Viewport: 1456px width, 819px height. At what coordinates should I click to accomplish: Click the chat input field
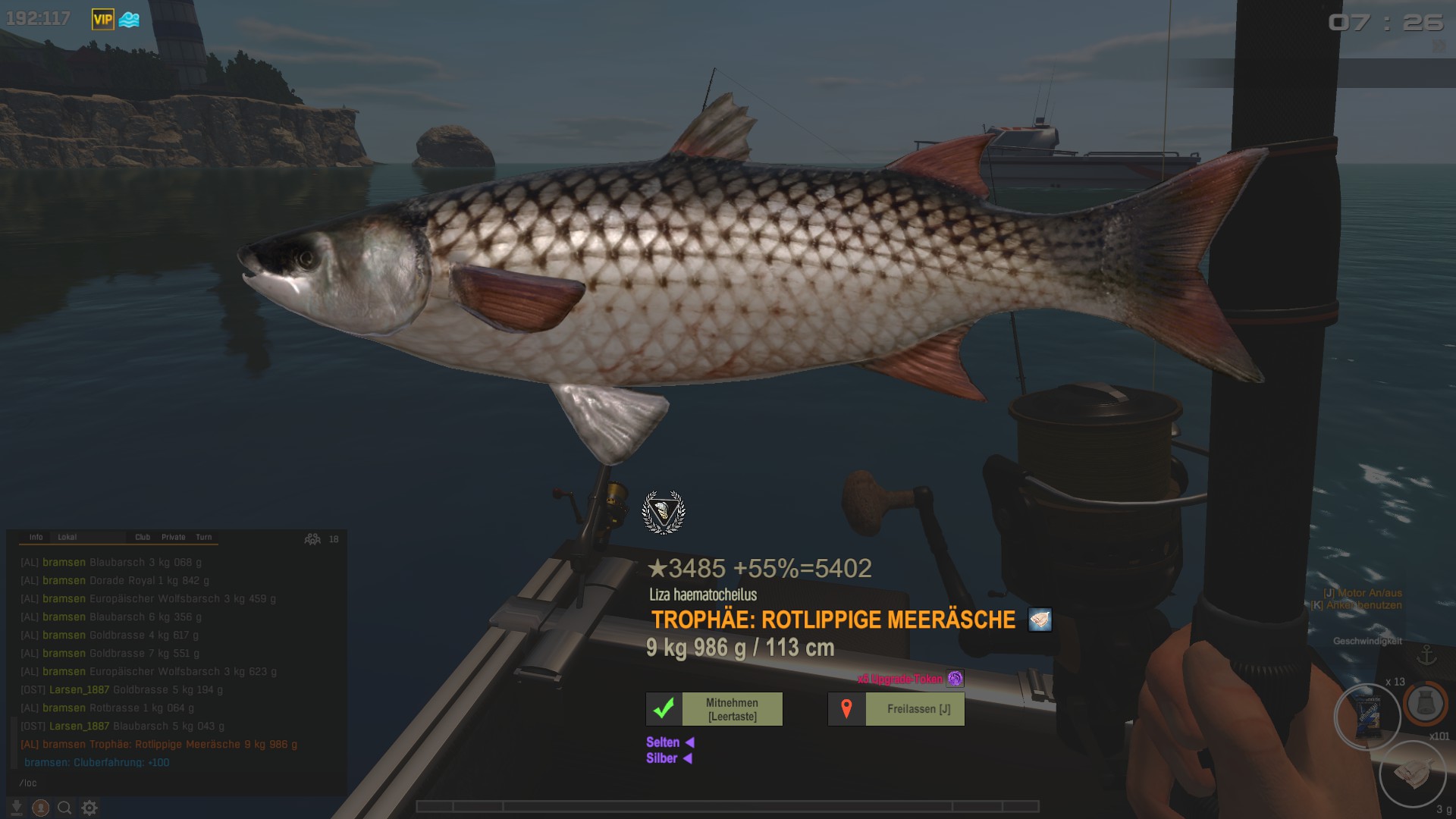click(174, 783)
